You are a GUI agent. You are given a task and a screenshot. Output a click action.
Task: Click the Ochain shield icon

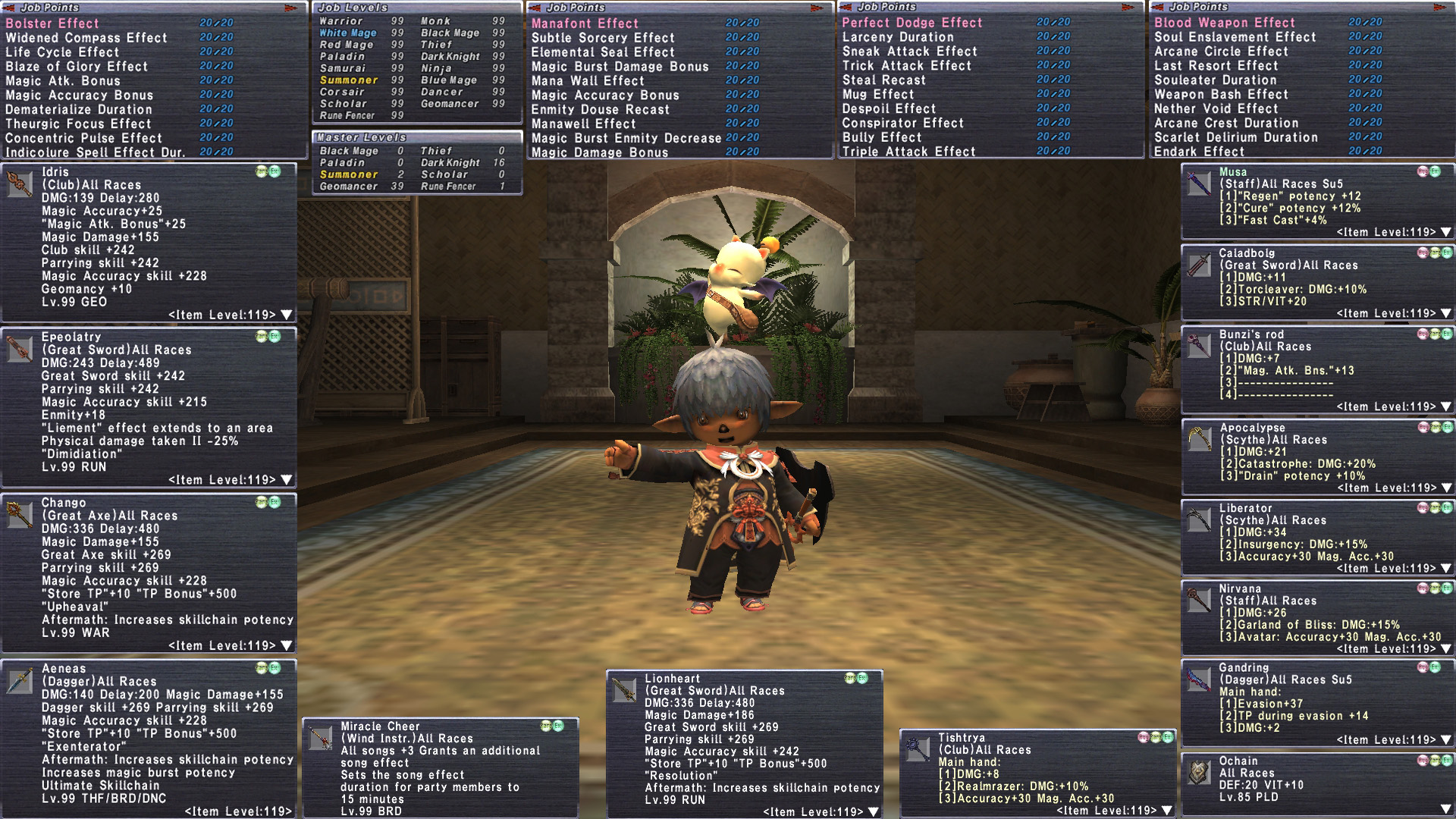1199,773
